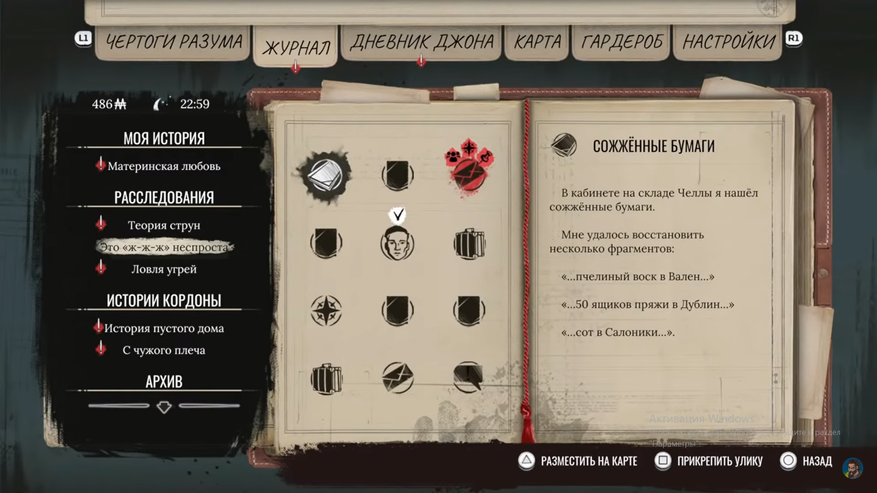Open the «Материнская любовь» story entry
Image resolution: width=877 pixels, height=493 pixels.
(x=164, y=166)
